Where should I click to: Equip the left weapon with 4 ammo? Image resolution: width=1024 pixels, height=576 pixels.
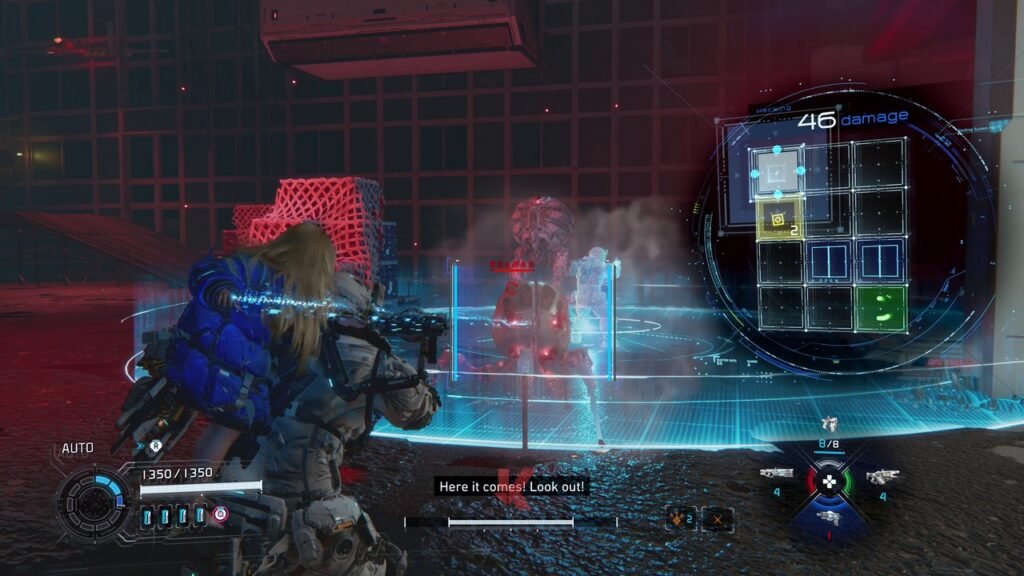776,474
